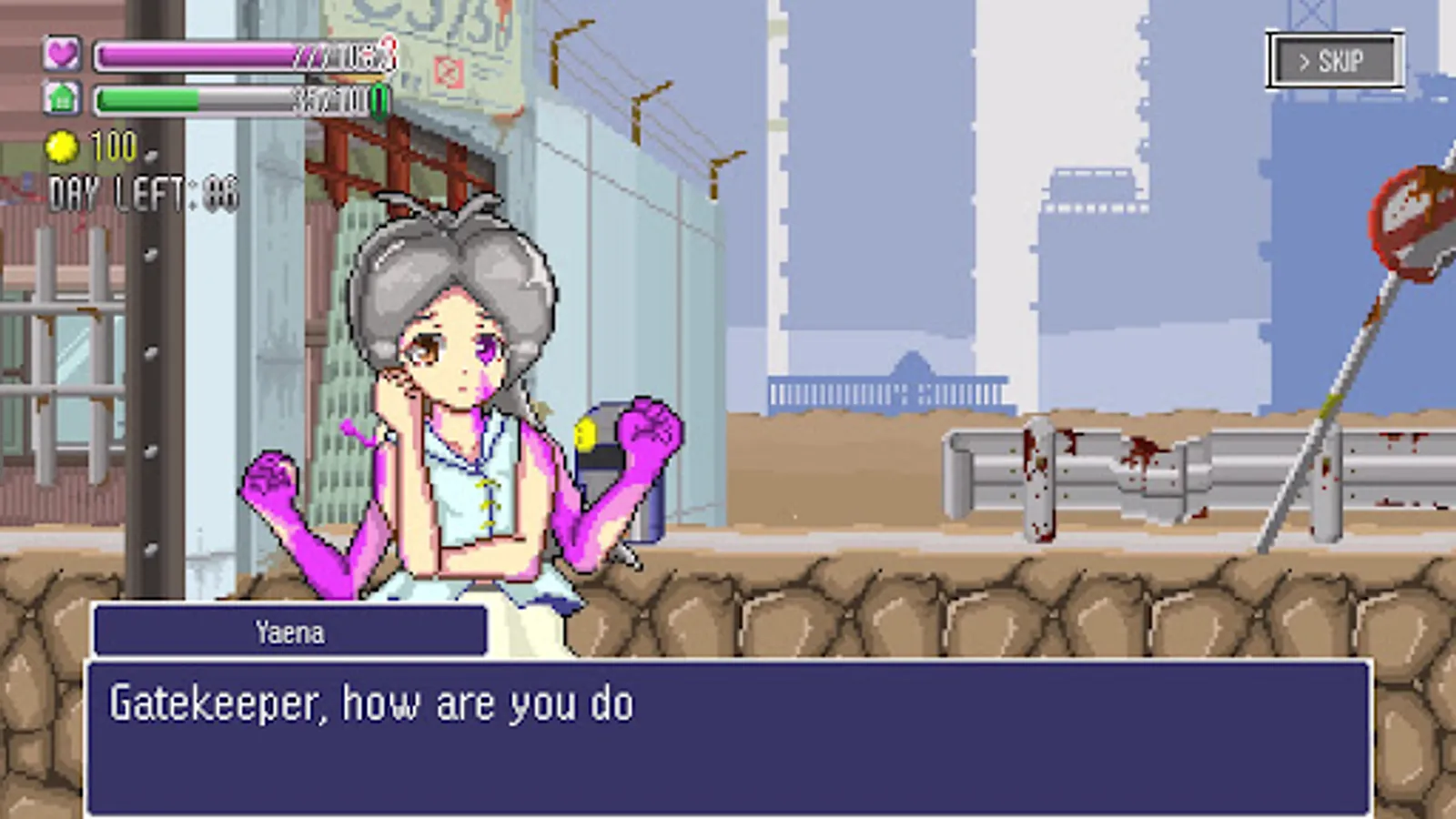This screenshot has width=1456, height=819.
Task: Toggle visibility of the DAY LEFT counter
Action: click(141, 191)
